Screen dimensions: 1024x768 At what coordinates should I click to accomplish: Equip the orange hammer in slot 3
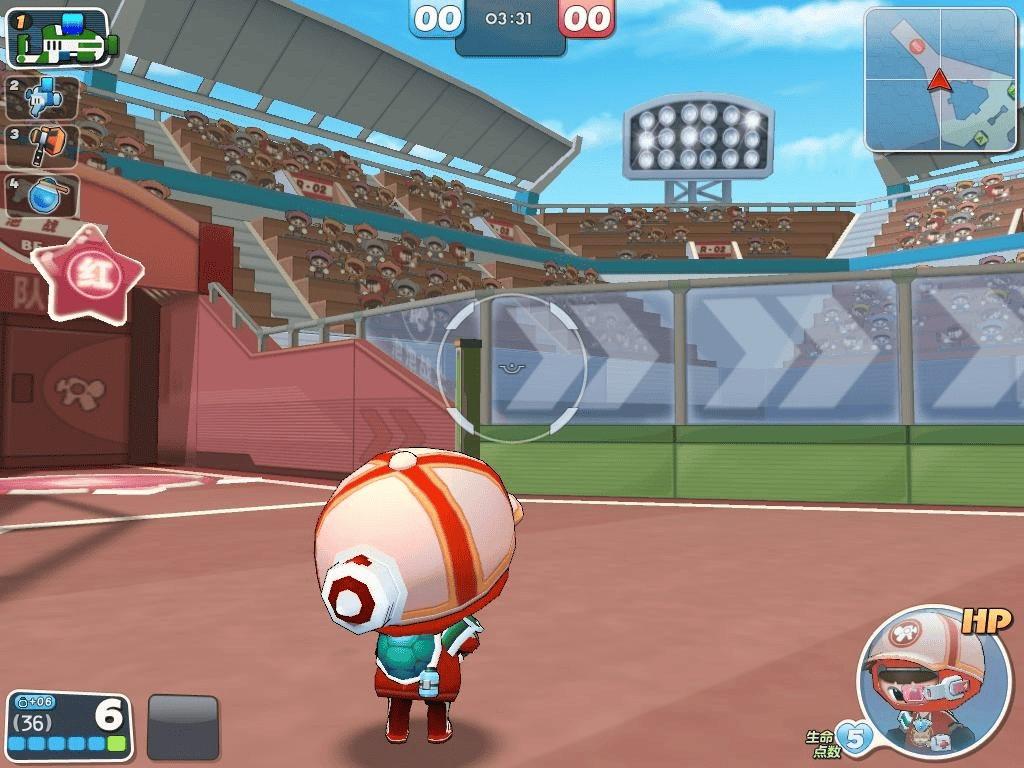[42, 146]
